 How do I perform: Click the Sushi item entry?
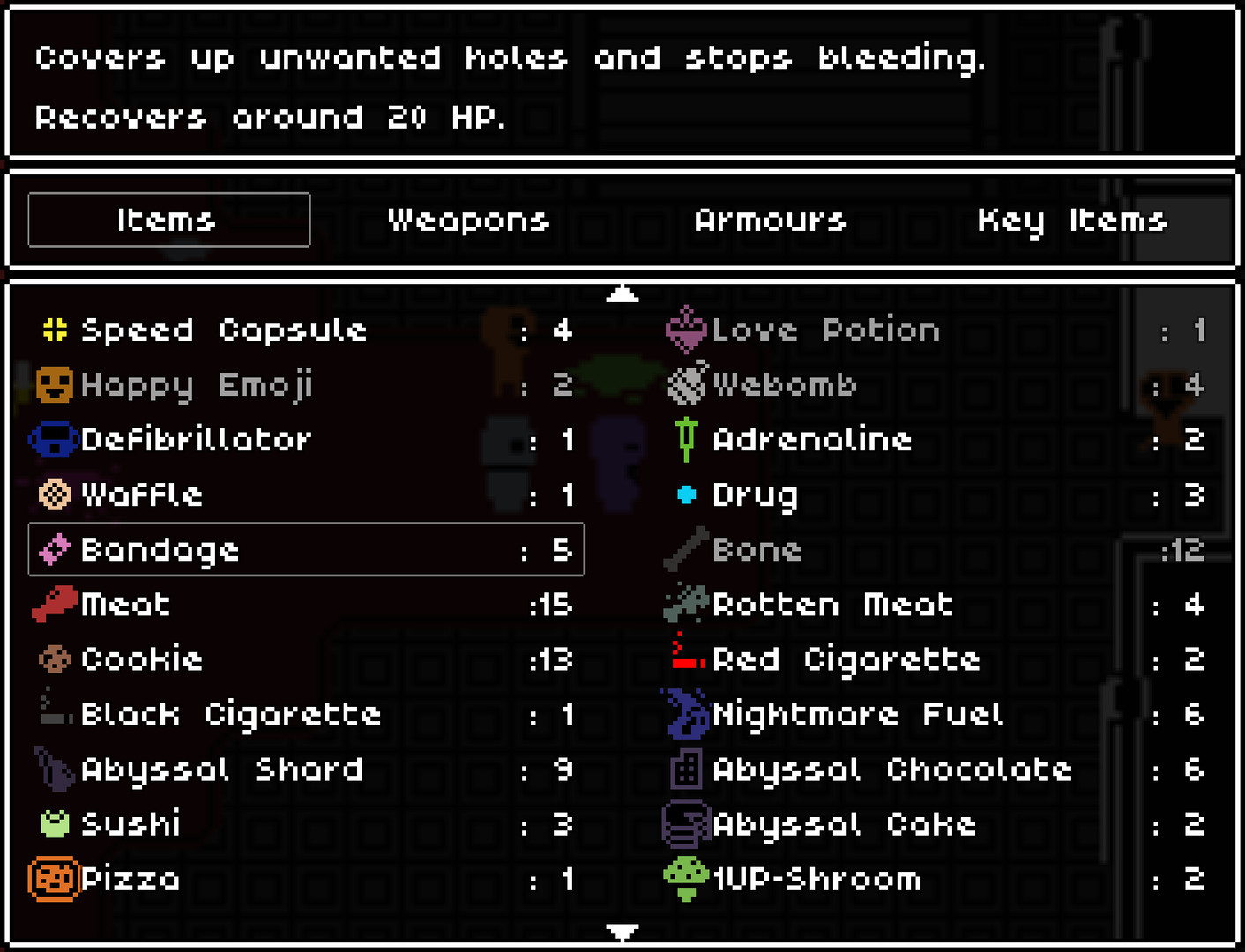128,824
